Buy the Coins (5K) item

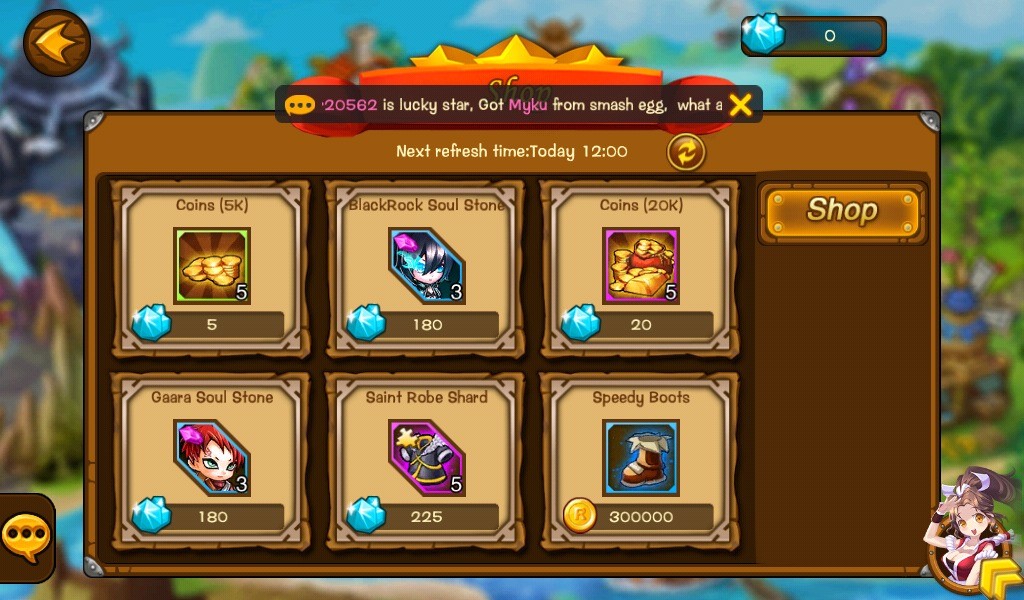(211, 267)
